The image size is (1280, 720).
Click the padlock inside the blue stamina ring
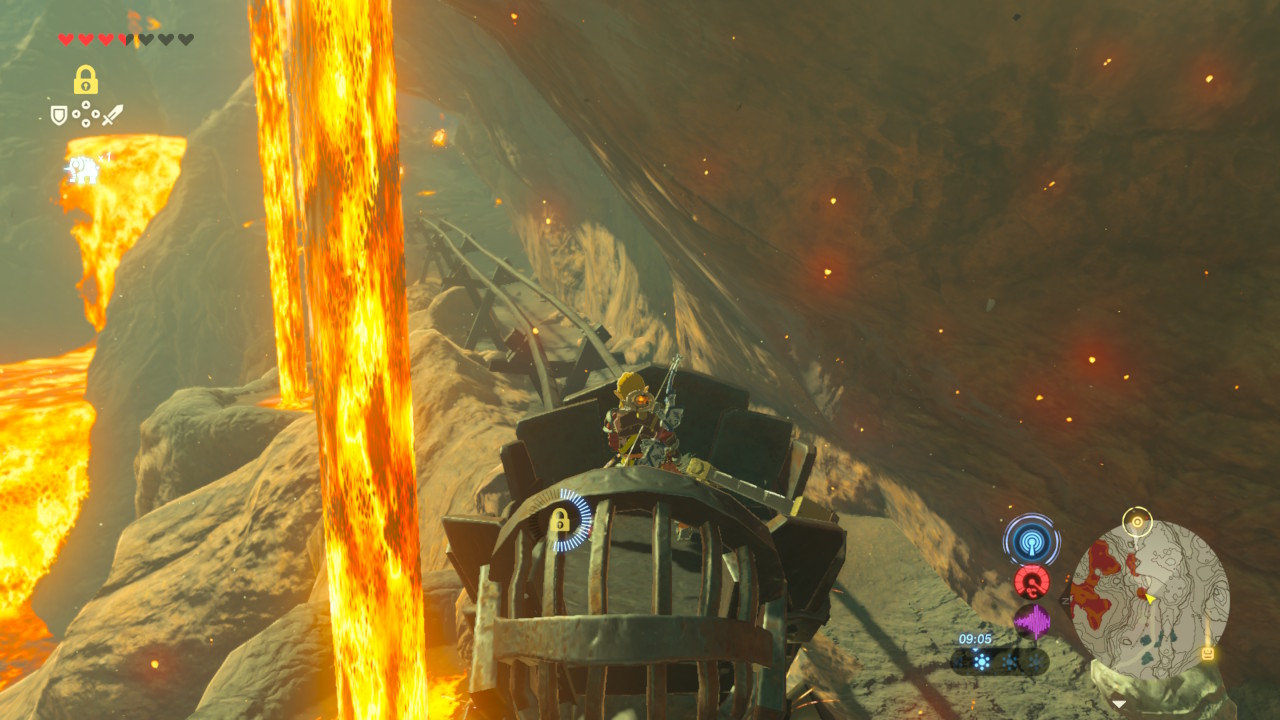[559, 520]
